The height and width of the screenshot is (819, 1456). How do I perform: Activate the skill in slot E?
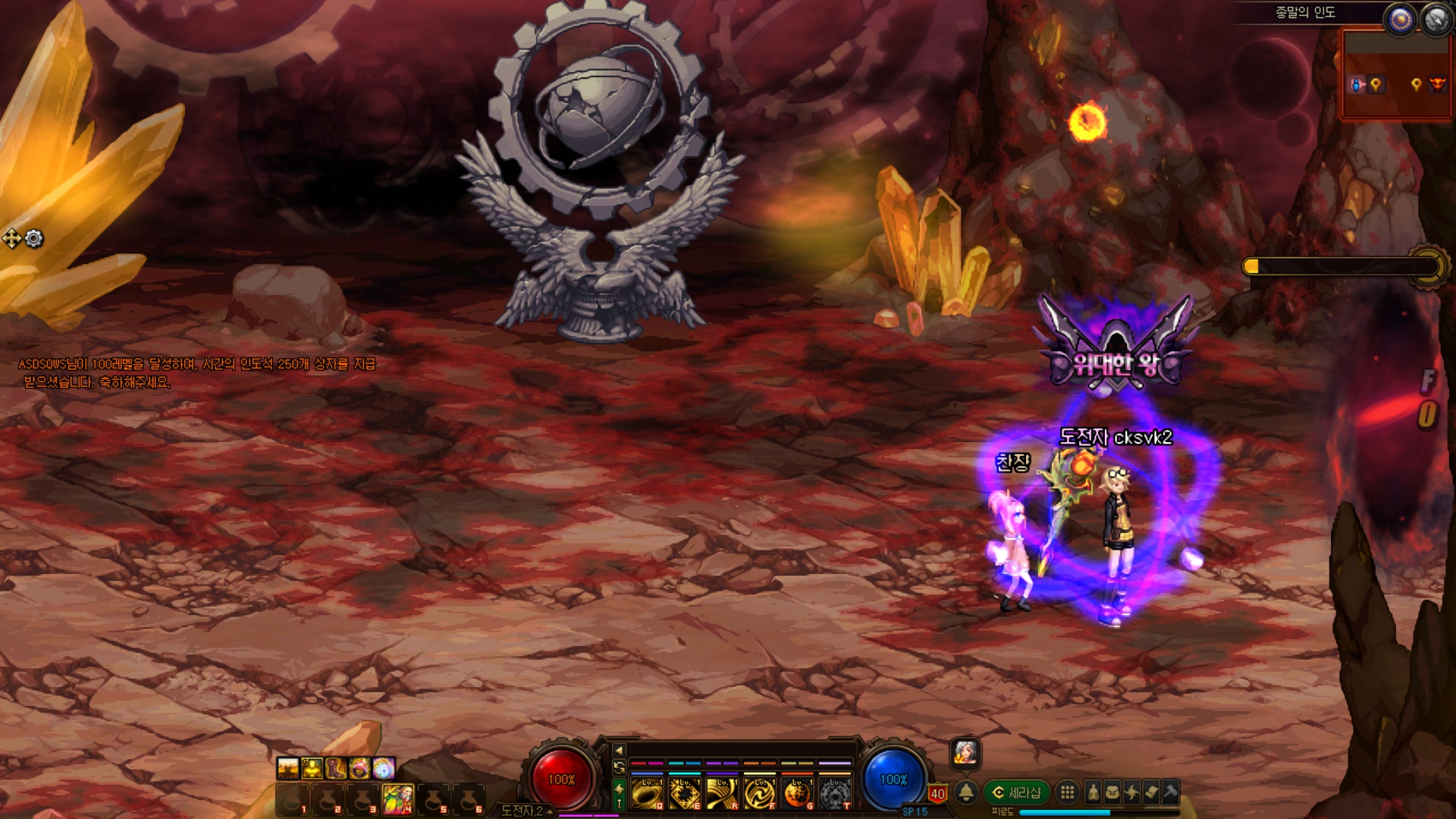pos(684,793)
